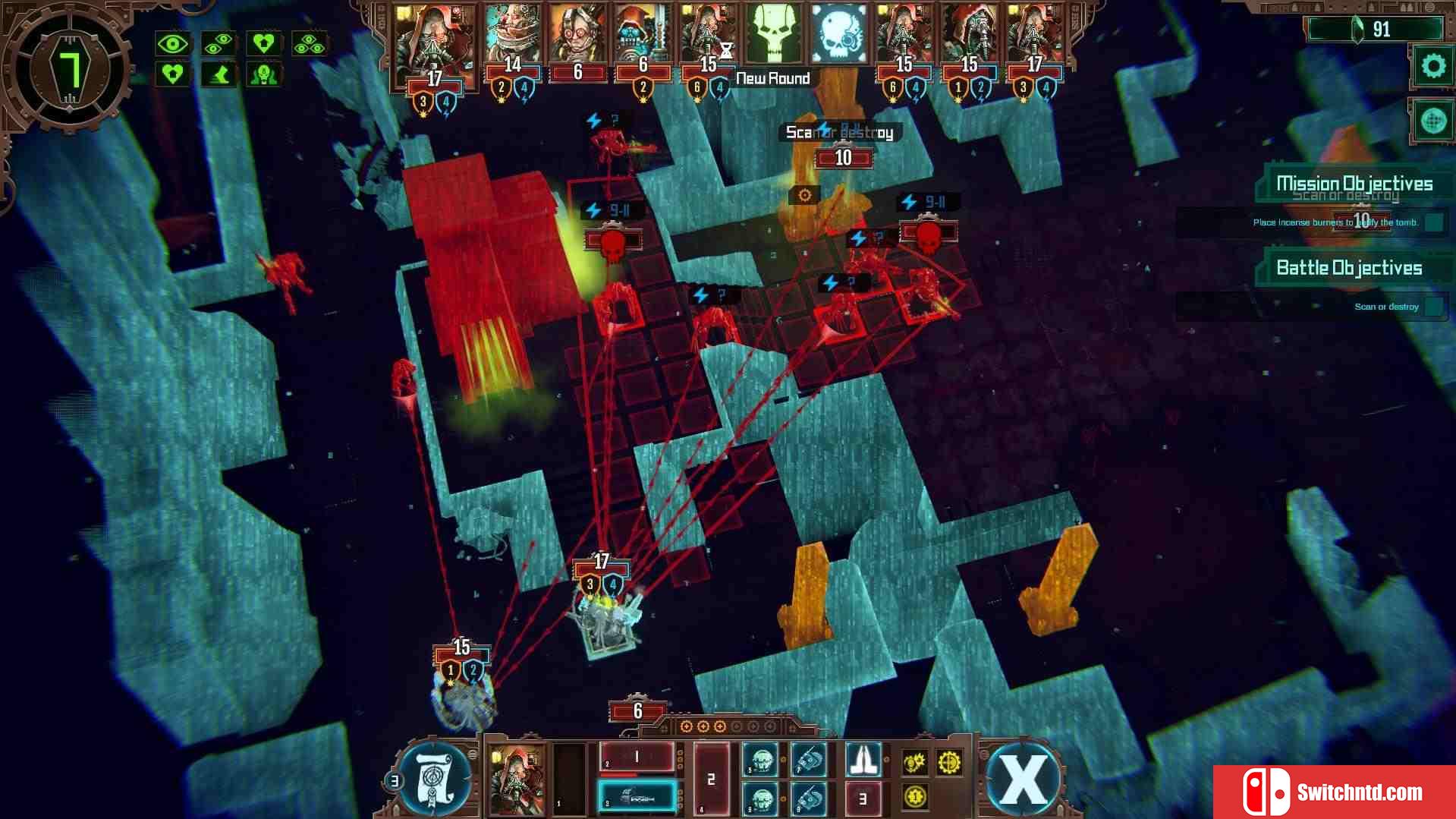Open the Battle Objectives panel
The height and width of the screenshot is (819, 1456).
[x=1348, y=268]
